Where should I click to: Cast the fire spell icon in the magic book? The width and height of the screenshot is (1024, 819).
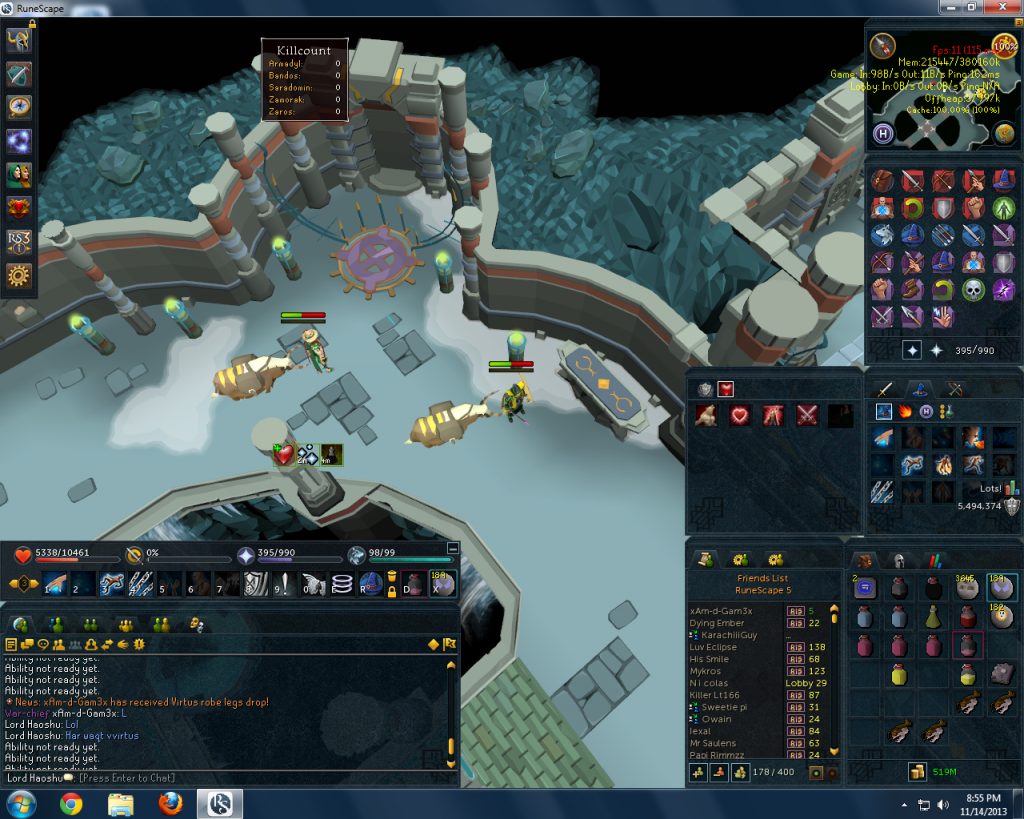click(x=907, y=411)
